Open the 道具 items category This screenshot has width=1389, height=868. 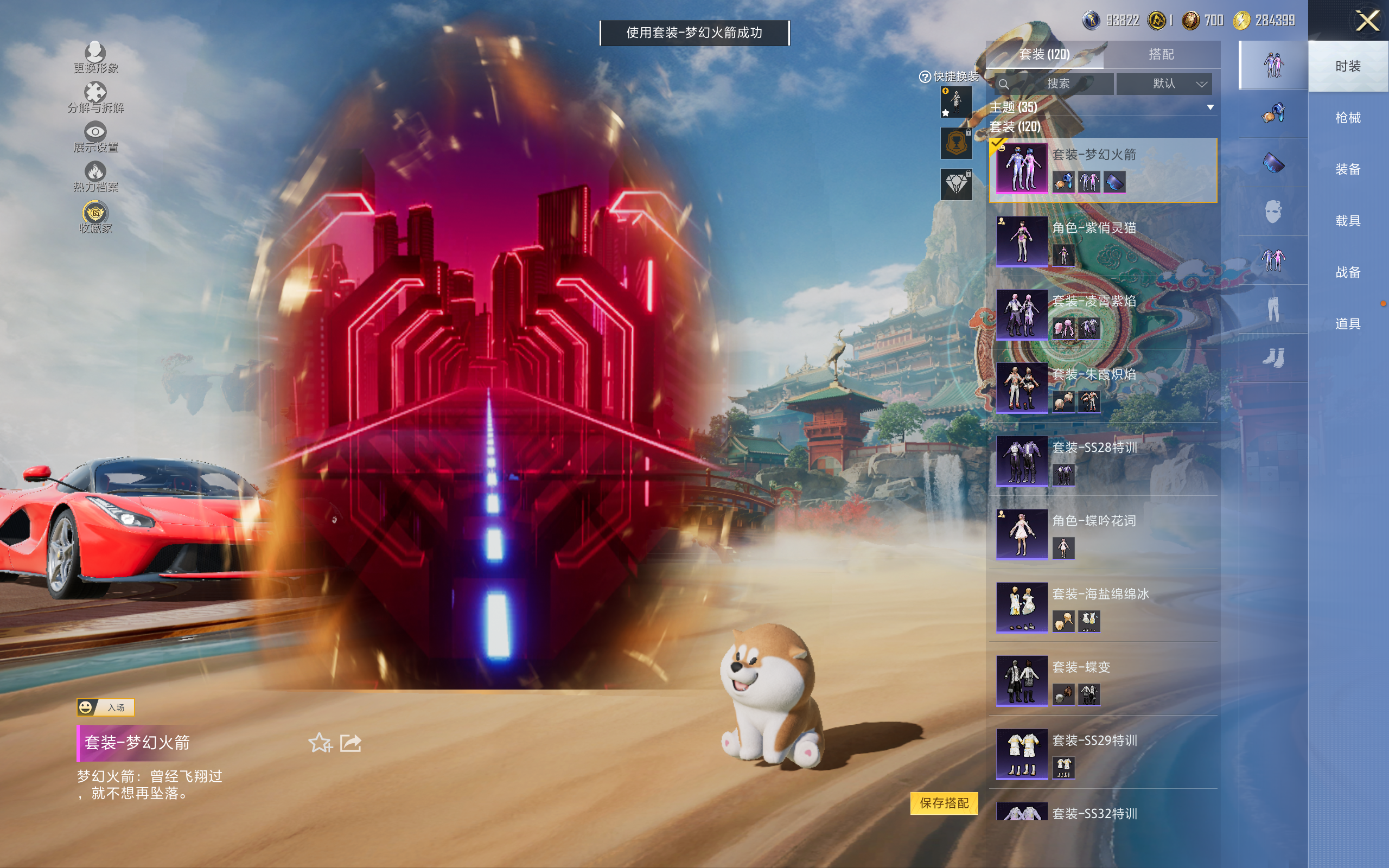[1347, 324]
